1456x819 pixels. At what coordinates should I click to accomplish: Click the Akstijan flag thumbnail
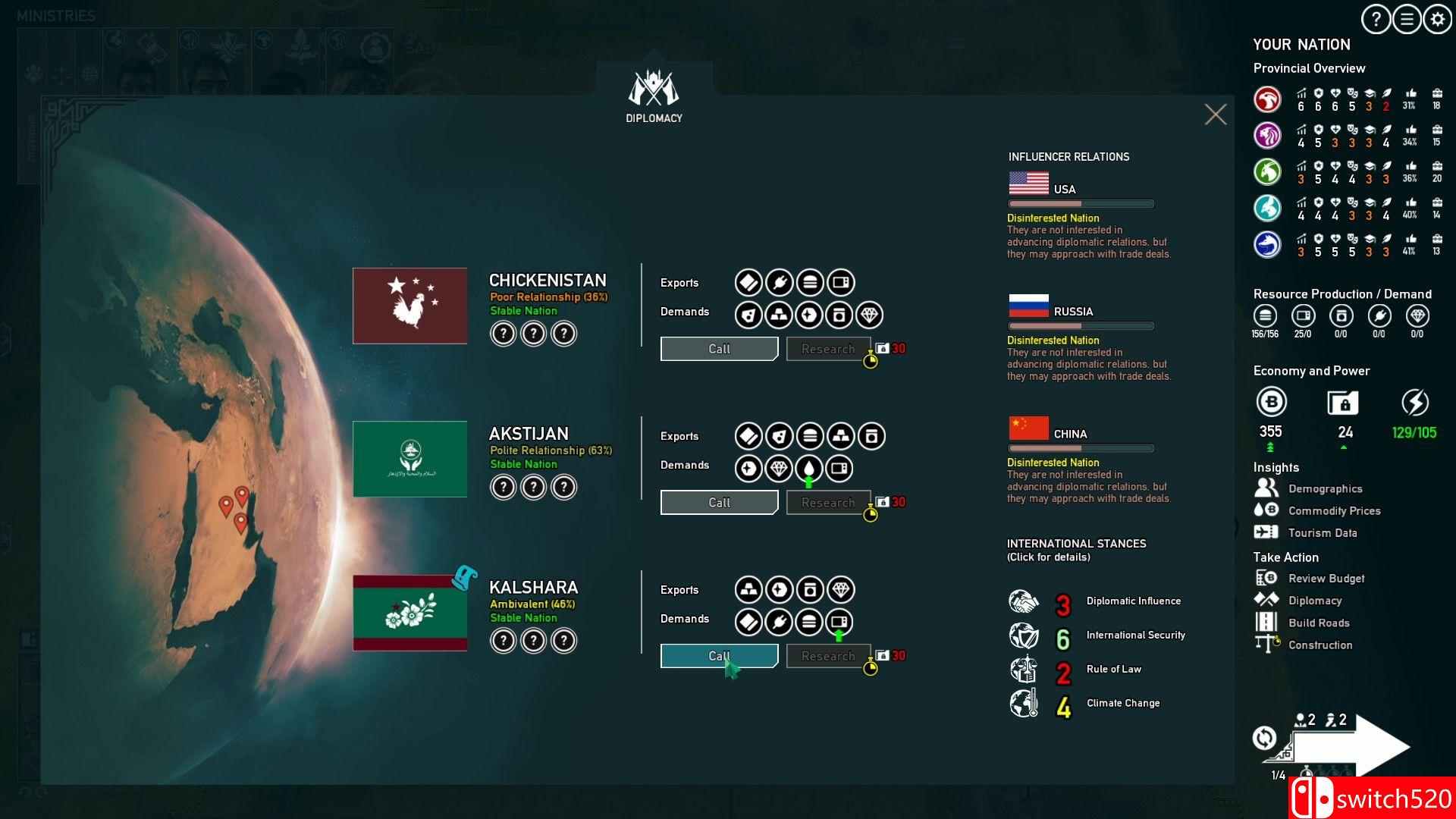pos(409,458)
